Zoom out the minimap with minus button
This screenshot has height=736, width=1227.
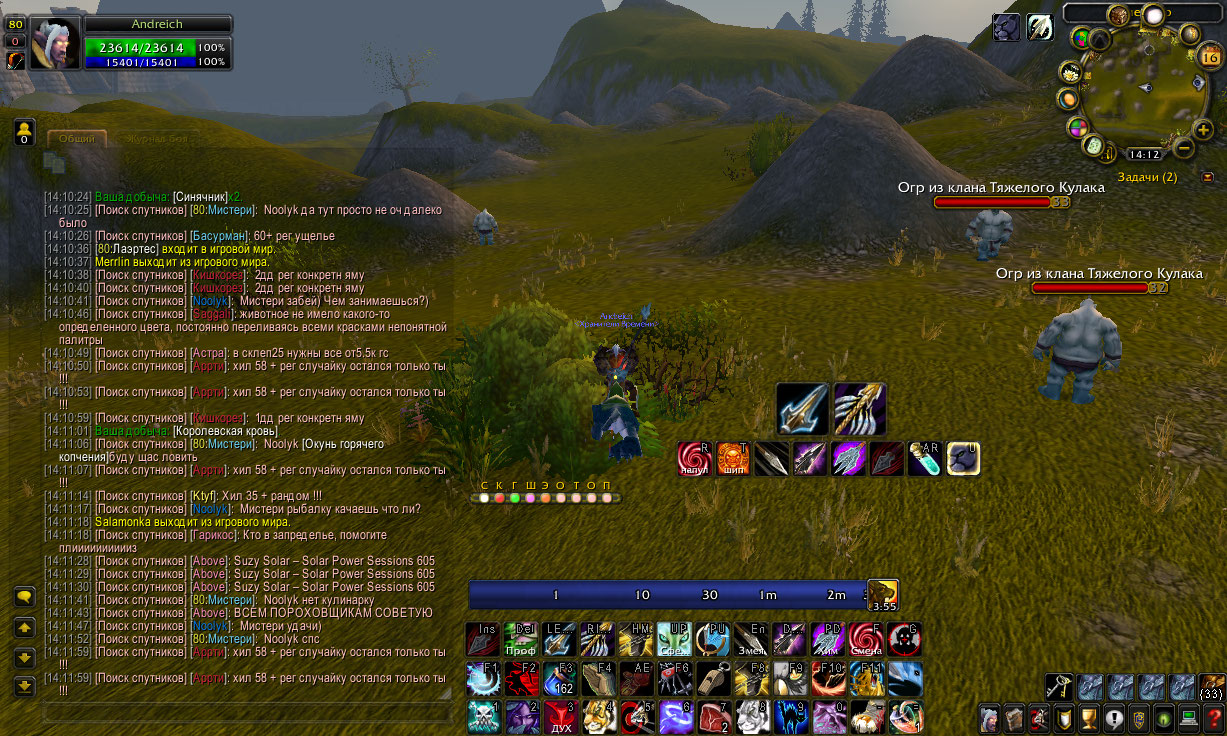click(x=1183, y=149)
